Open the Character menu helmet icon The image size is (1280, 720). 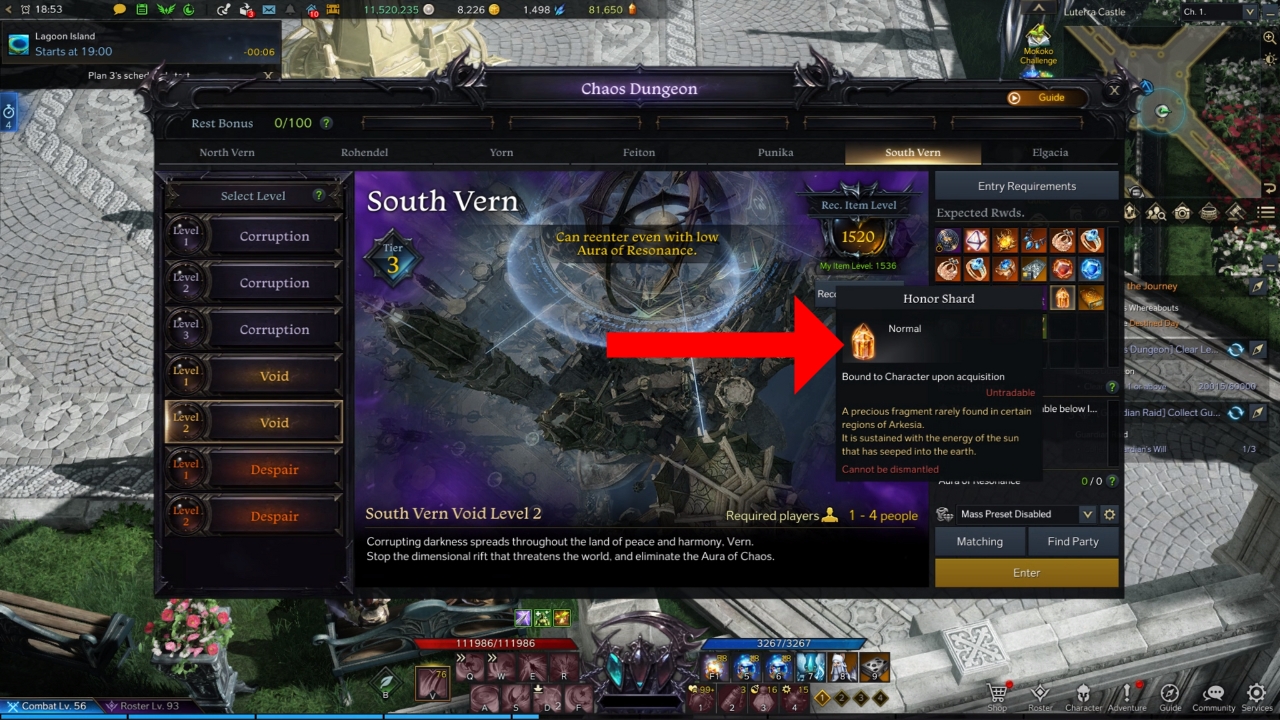click(1084, 692)
